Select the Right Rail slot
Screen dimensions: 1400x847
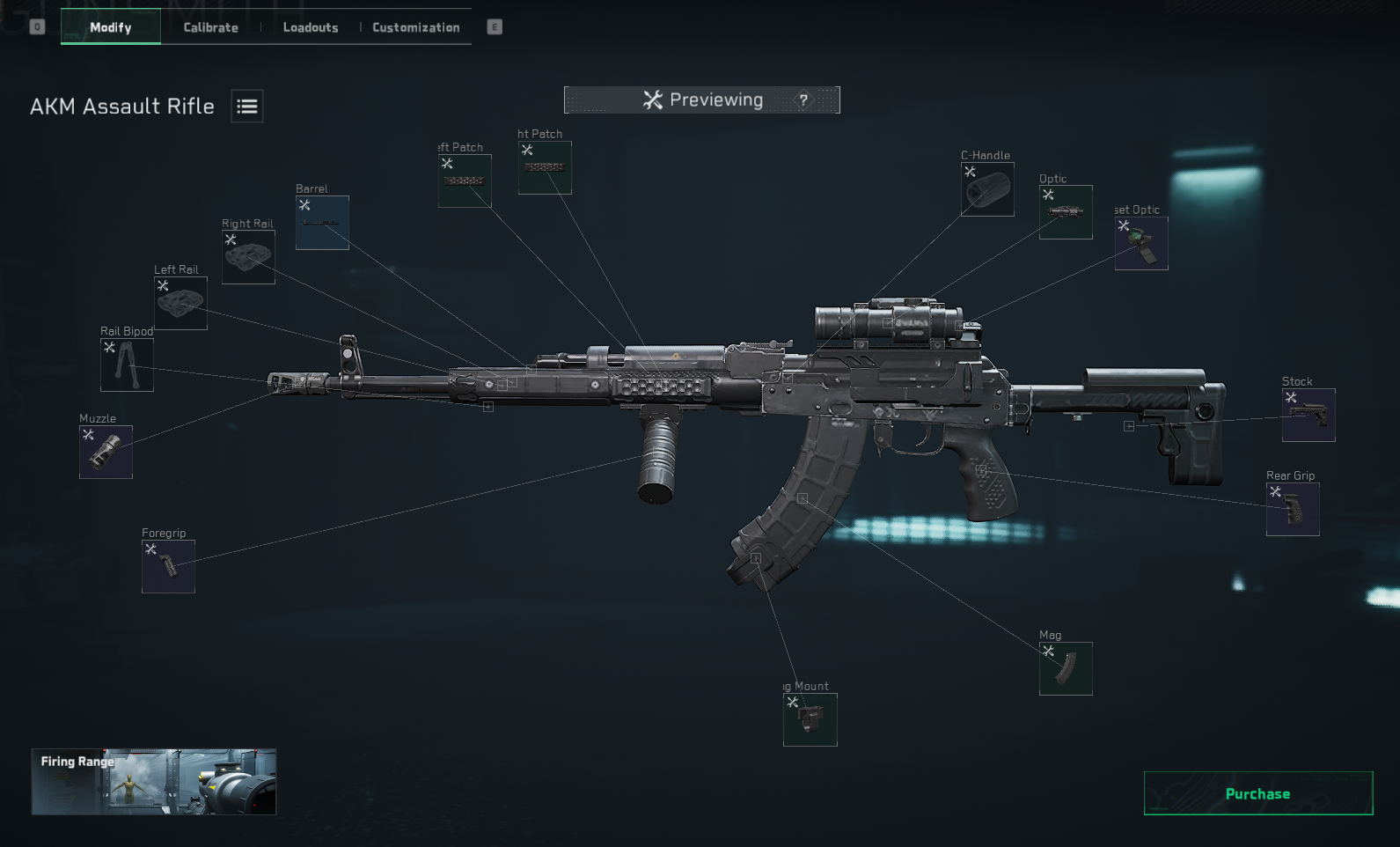248,257
